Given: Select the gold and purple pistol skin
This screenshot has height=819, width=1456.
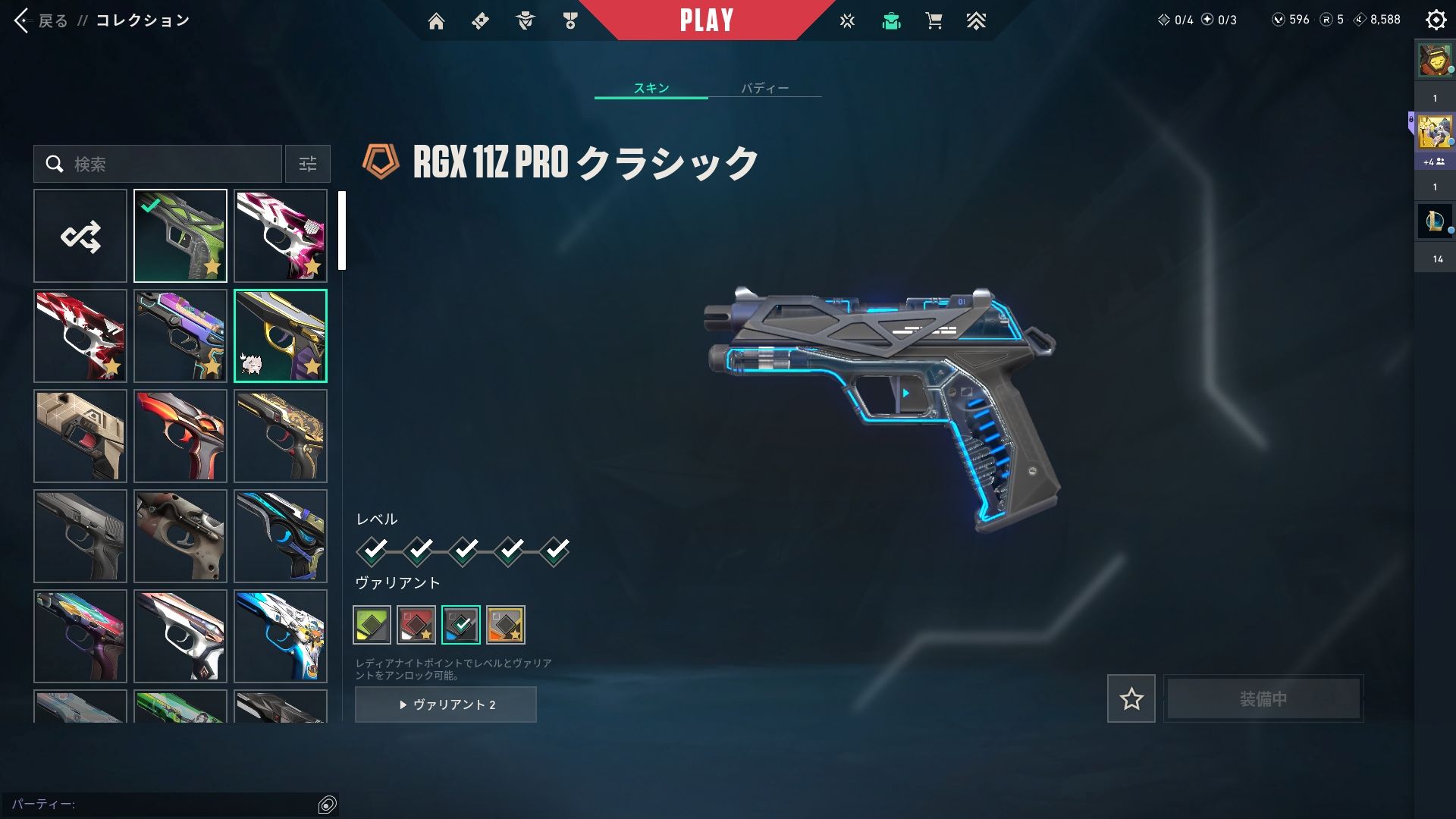Looking at the screenshot, I should point(281,336).
